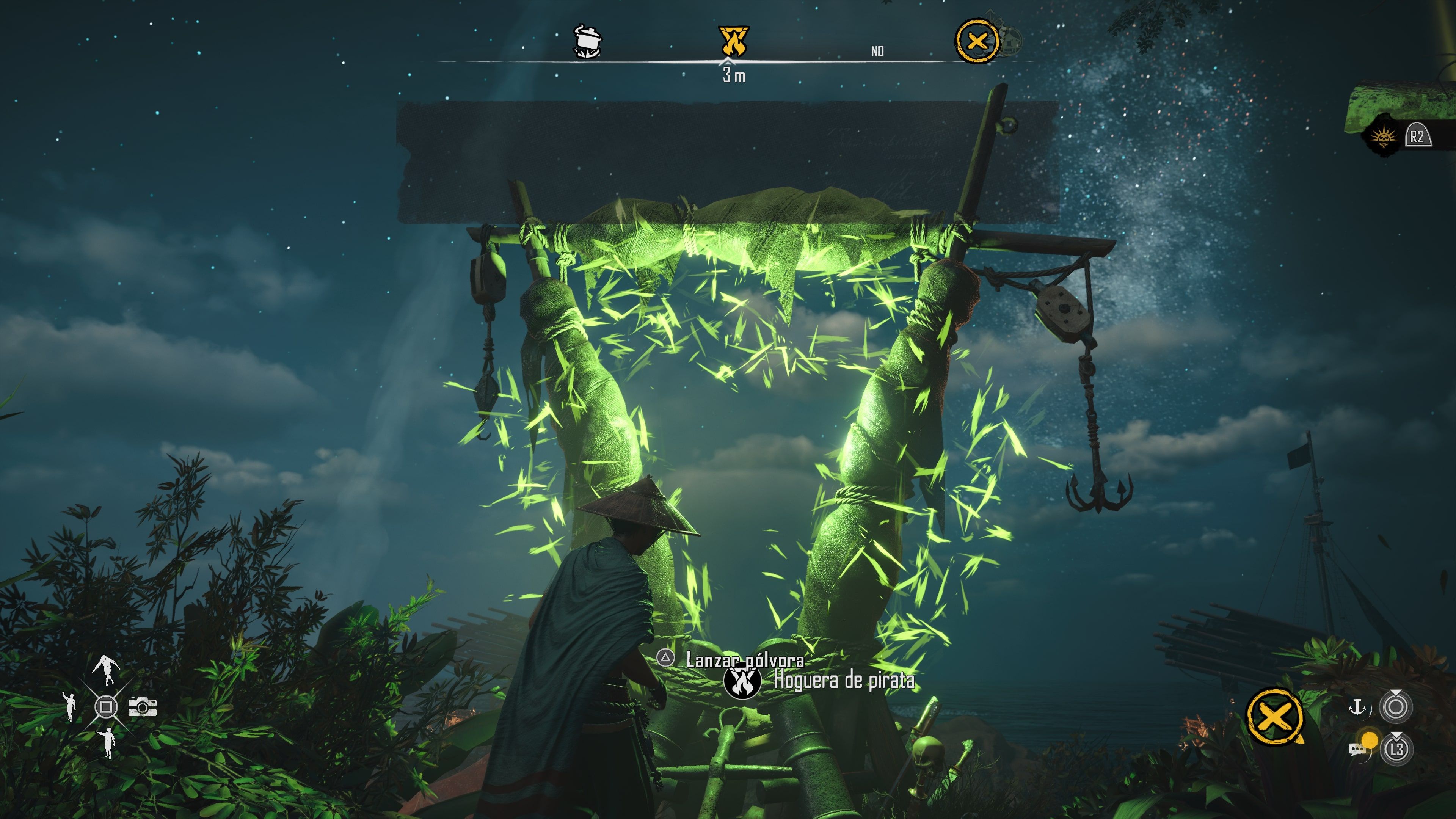Select the yellow X marker on the compass
The image size is (1456, 819).
pyautogui.click(x=977, y=41)
